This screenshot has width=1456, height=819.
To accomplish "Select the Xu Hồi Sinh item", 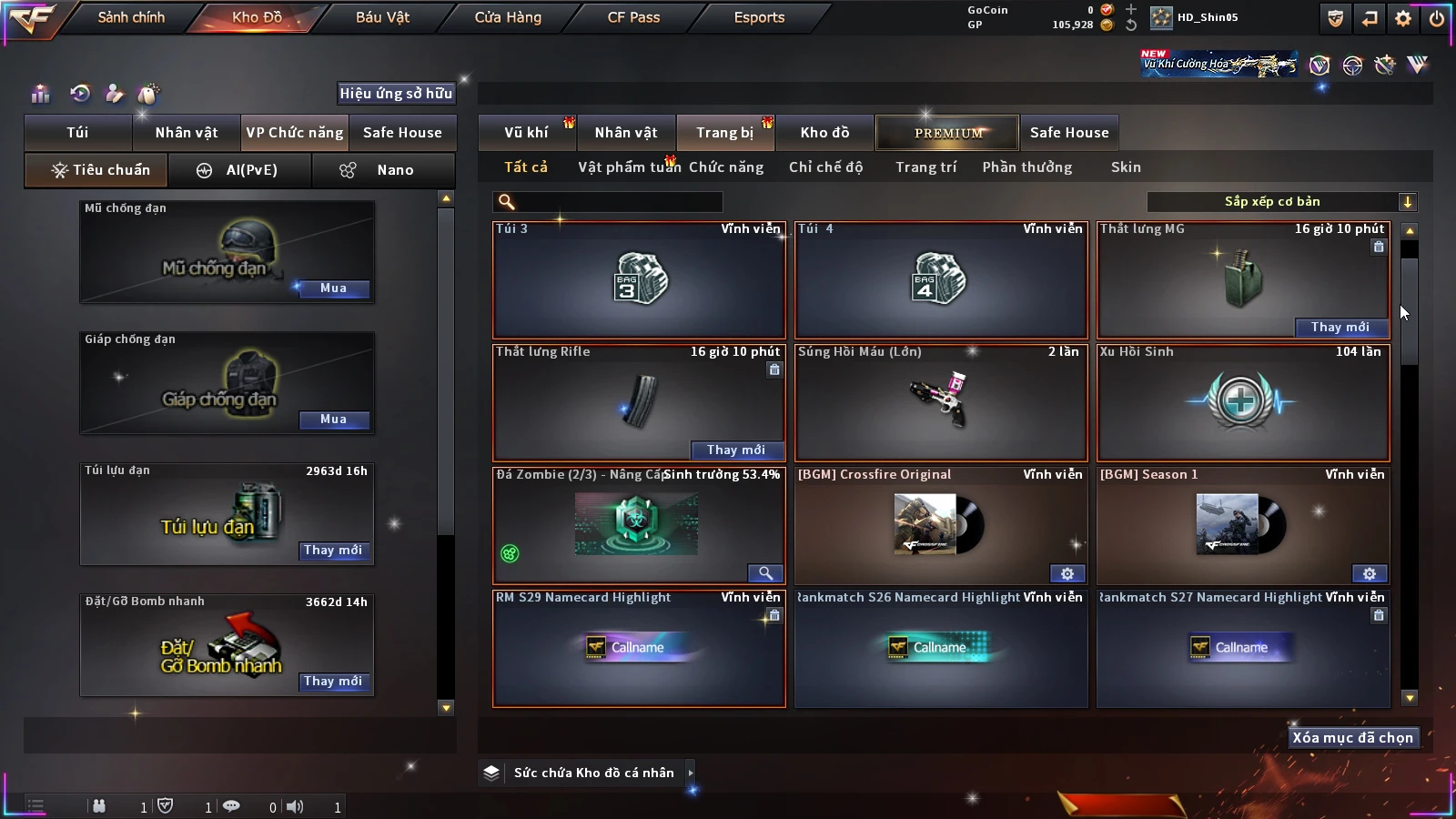I will 1243,402.
